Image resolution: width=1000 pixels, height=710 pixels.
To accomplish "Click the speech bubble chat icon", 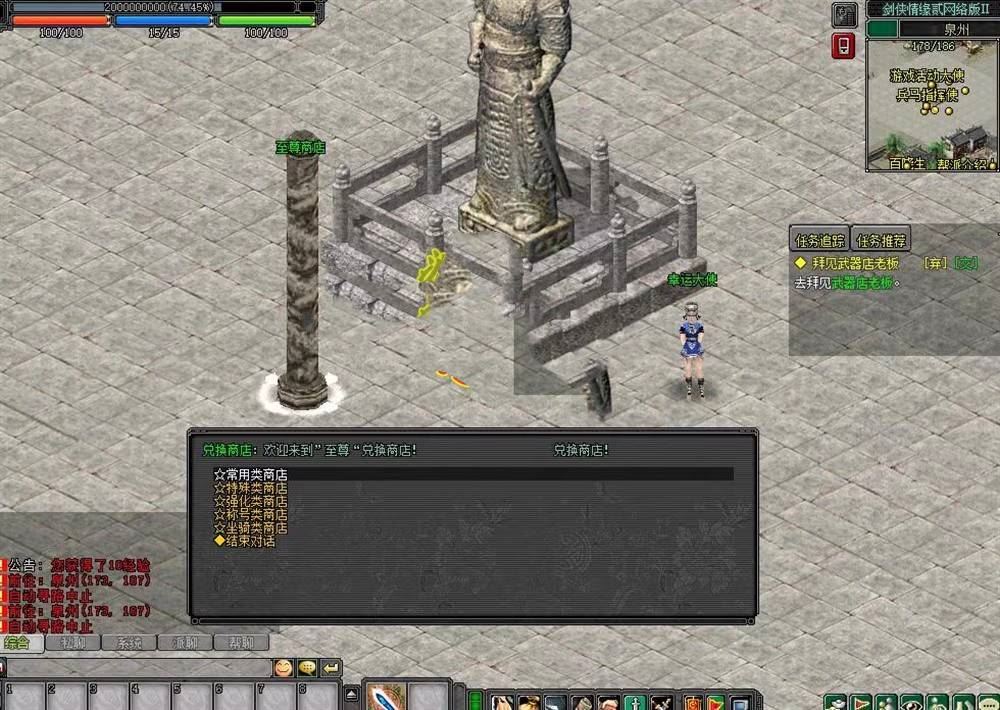I will coord(307,667).
